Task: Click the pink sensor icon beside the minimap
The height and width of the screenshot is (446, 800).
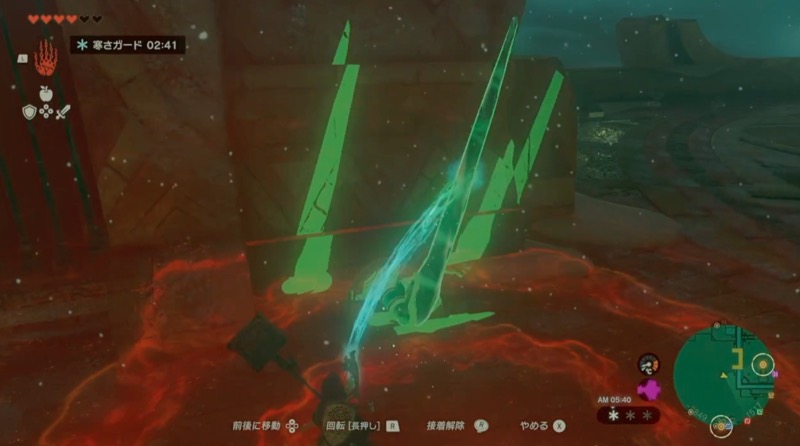Action: (x=647, y=390)
